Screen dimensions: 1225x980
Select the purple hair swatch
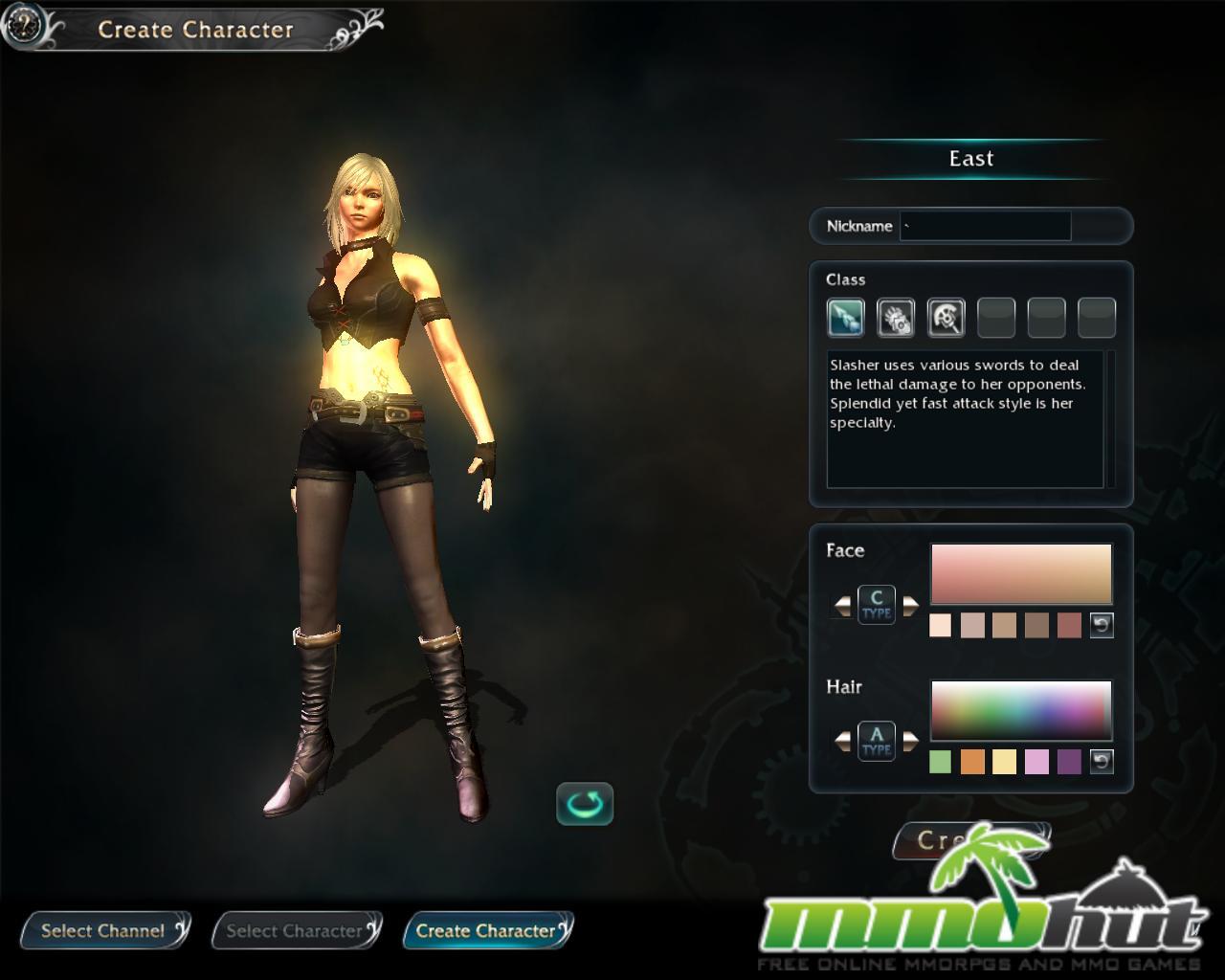coord(1069,762)
